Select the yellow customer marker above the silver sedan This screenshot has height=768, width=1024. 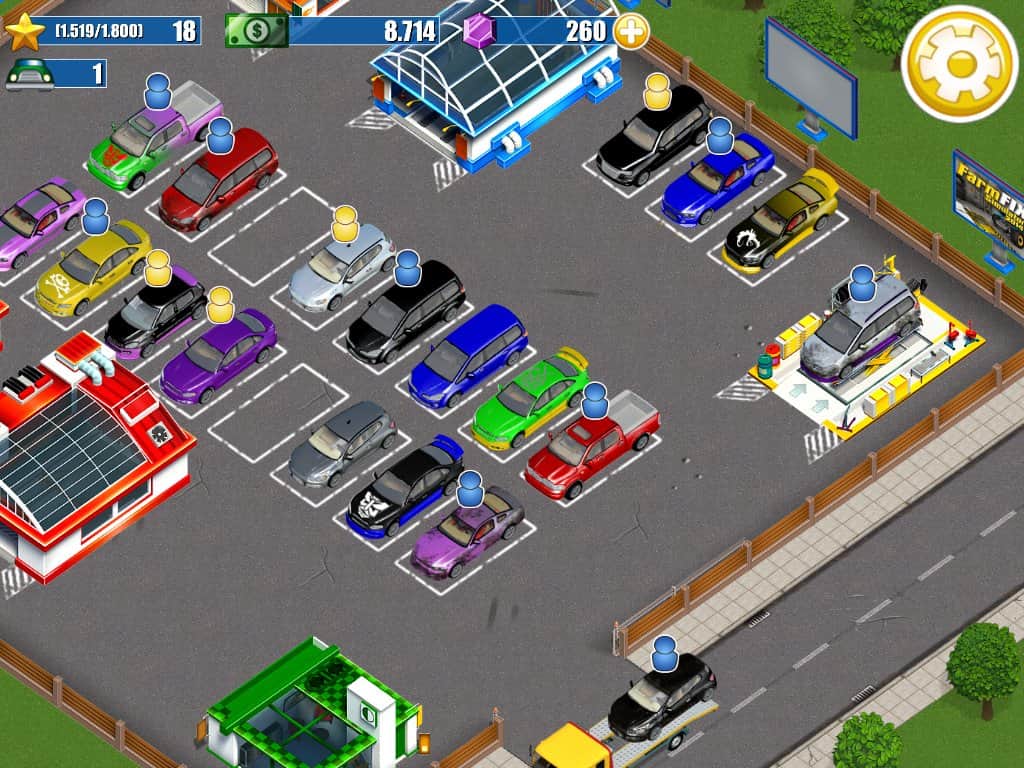pos(345,224)
